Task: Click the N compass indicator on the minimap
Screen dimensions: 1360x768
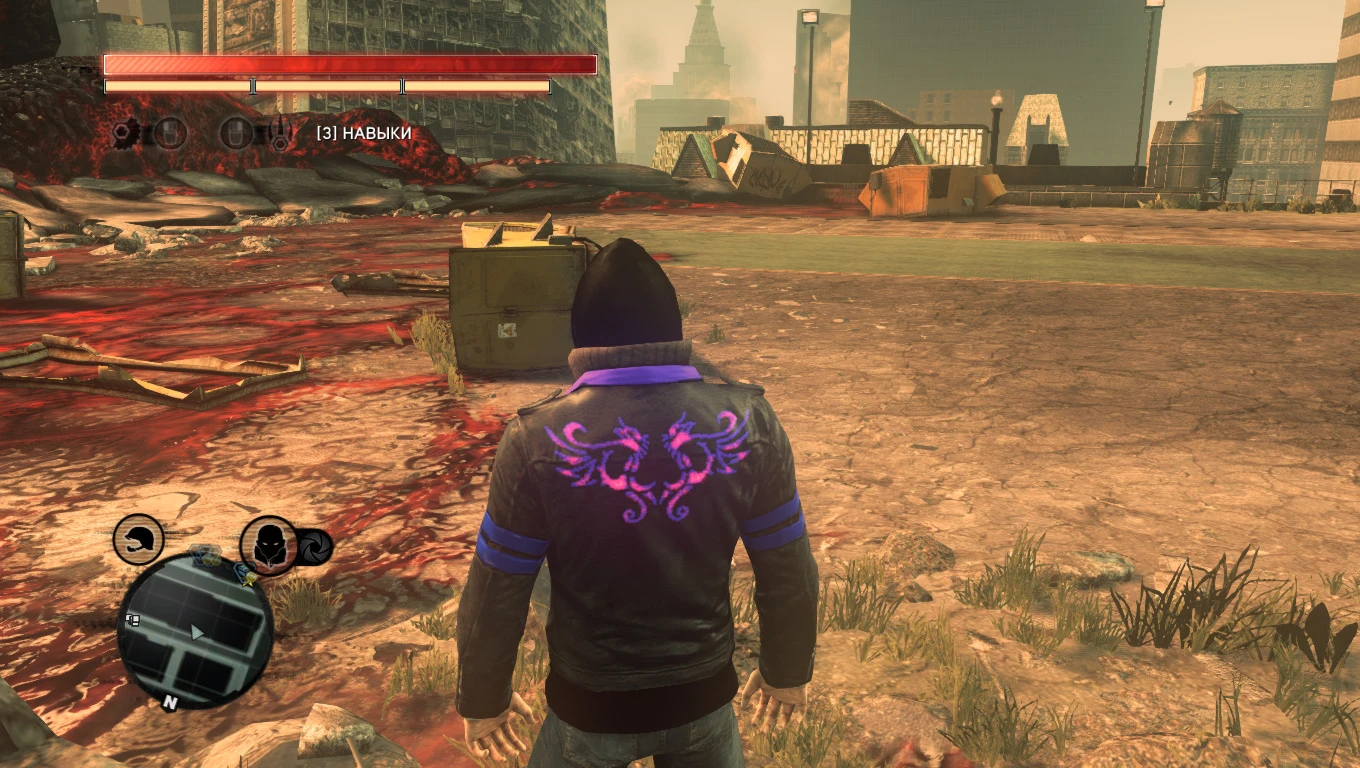Action: [x=170, y=700]
